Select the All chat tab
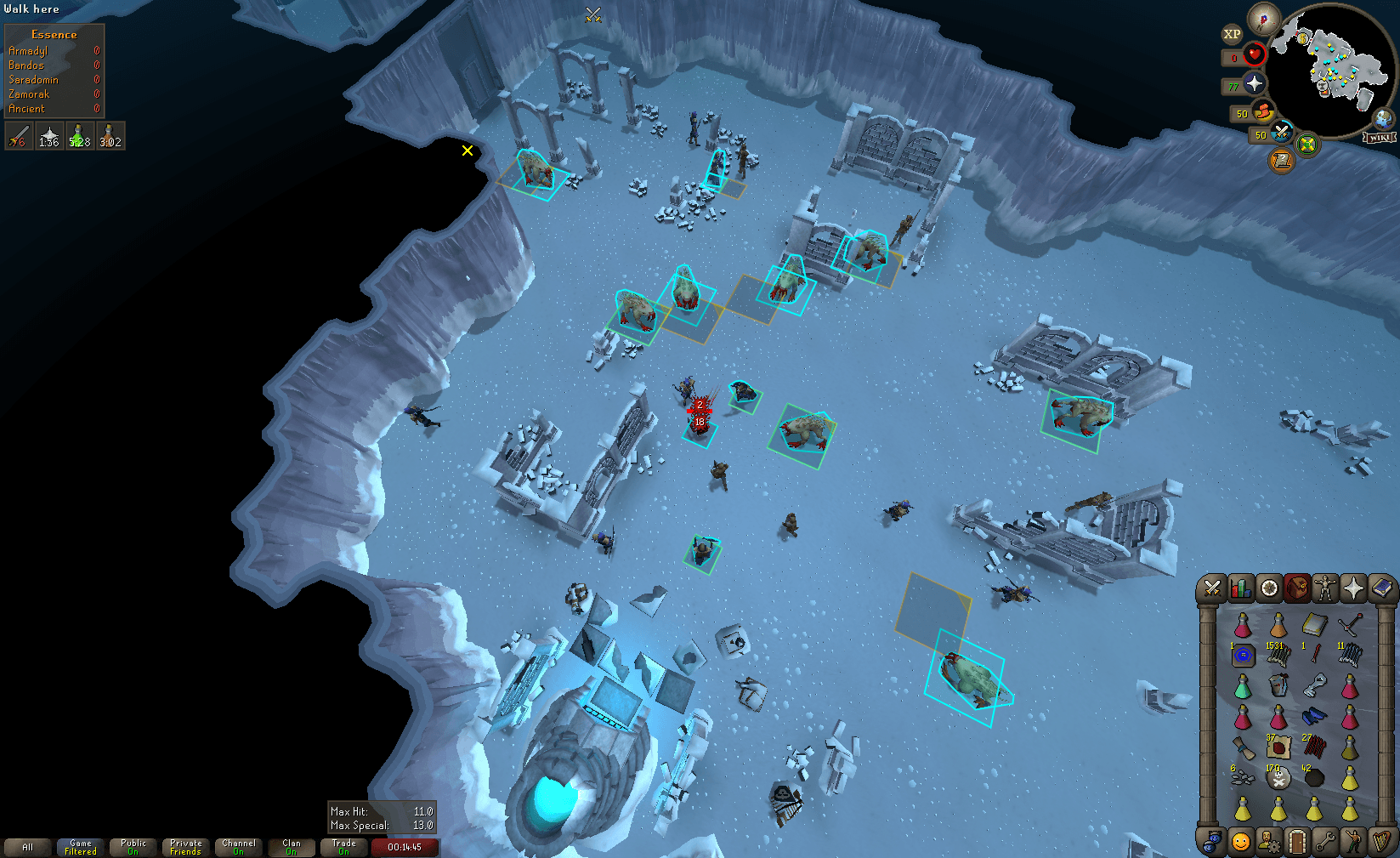The width and height of the screenshot is (1400, 858). point(28,847)
